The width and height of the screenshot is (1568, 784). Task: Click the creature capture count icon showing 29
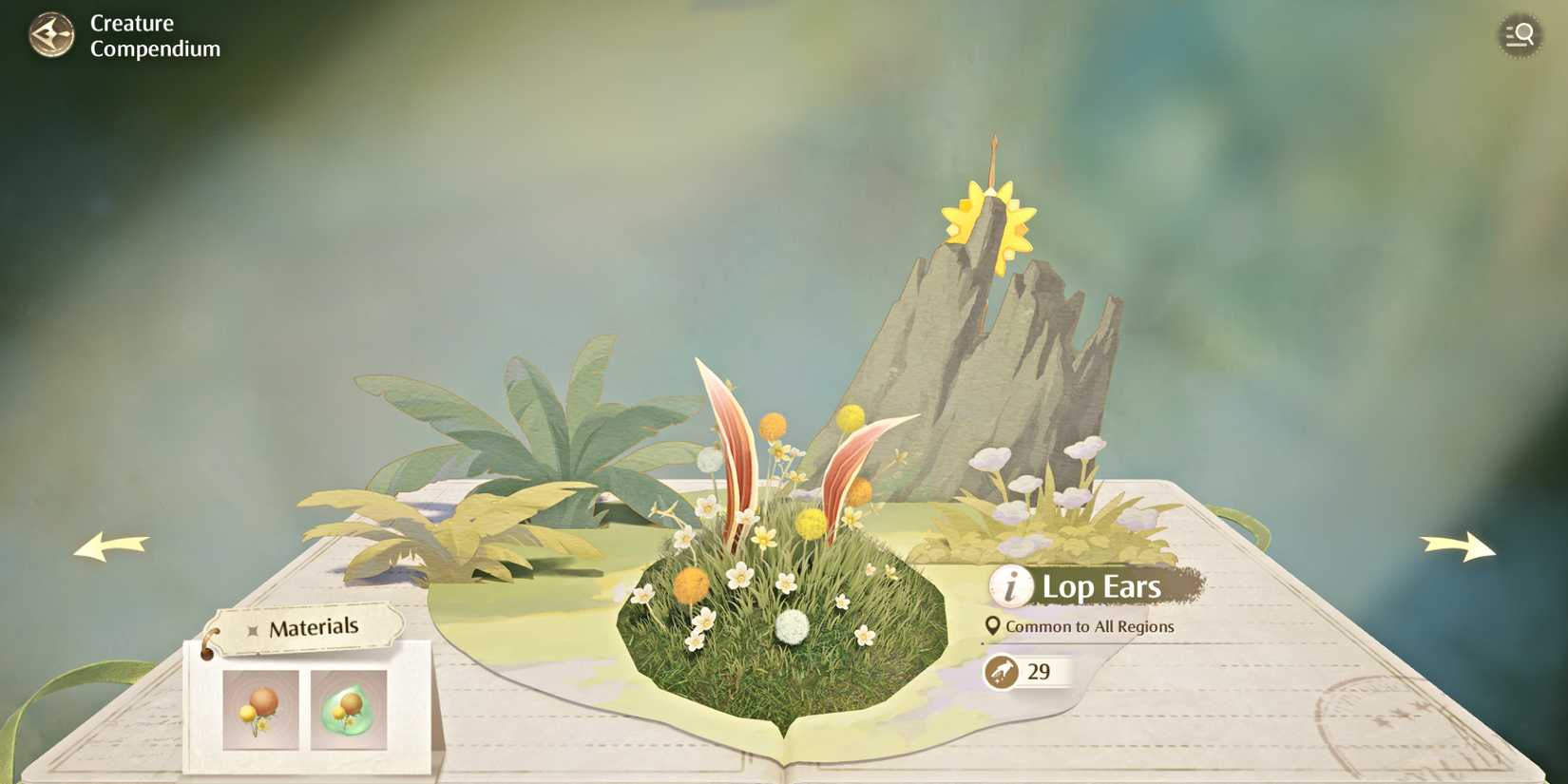pyautogui.click(x=1003, y=672)
